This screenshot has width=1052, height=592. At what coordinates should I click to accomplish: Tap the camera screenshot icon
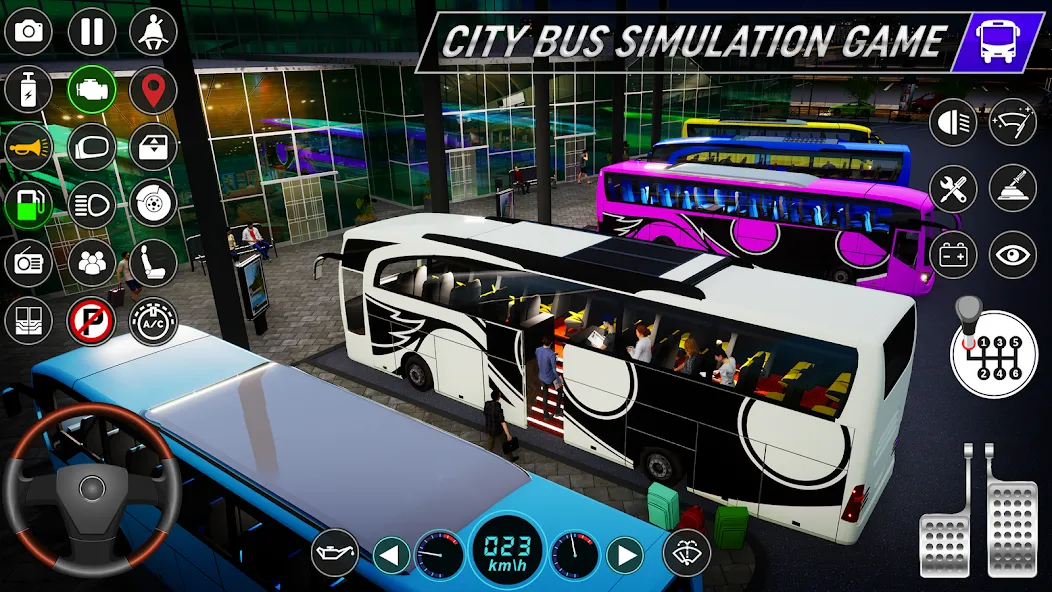[x=29, y=32]
